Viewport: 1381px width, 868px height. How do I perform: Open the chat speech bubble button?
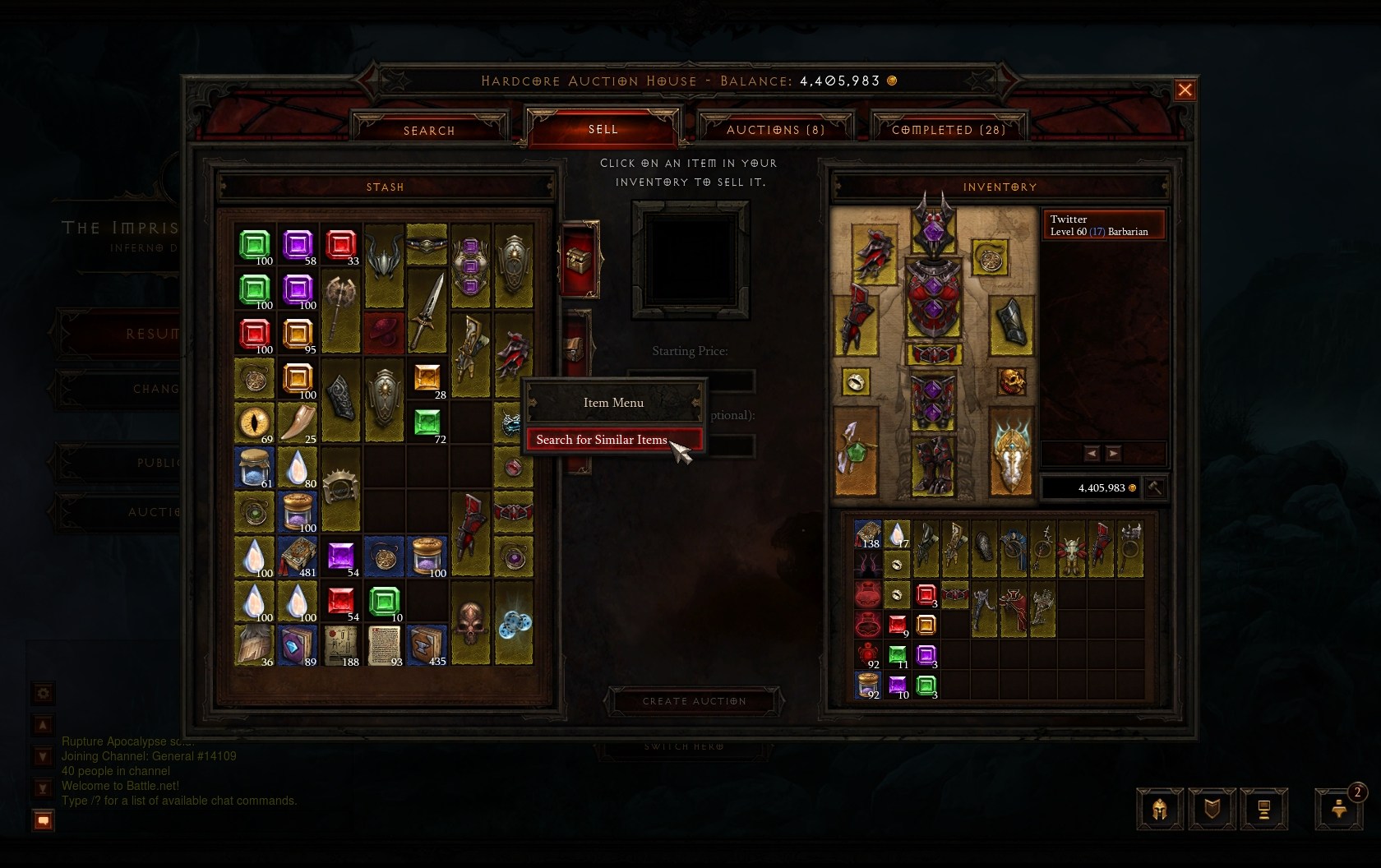[x=44, y=820]
